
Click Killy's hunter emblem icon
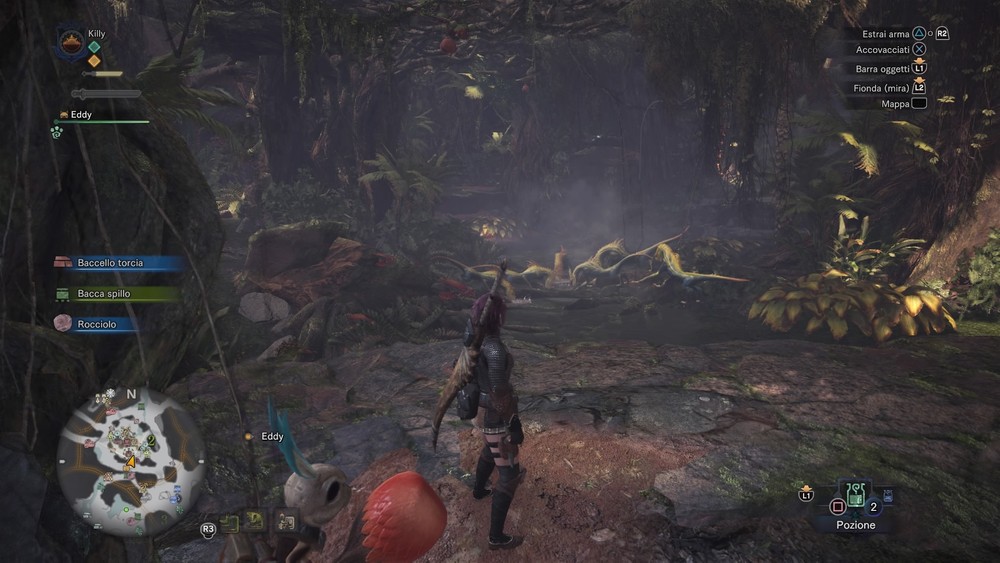click(71, 43)
